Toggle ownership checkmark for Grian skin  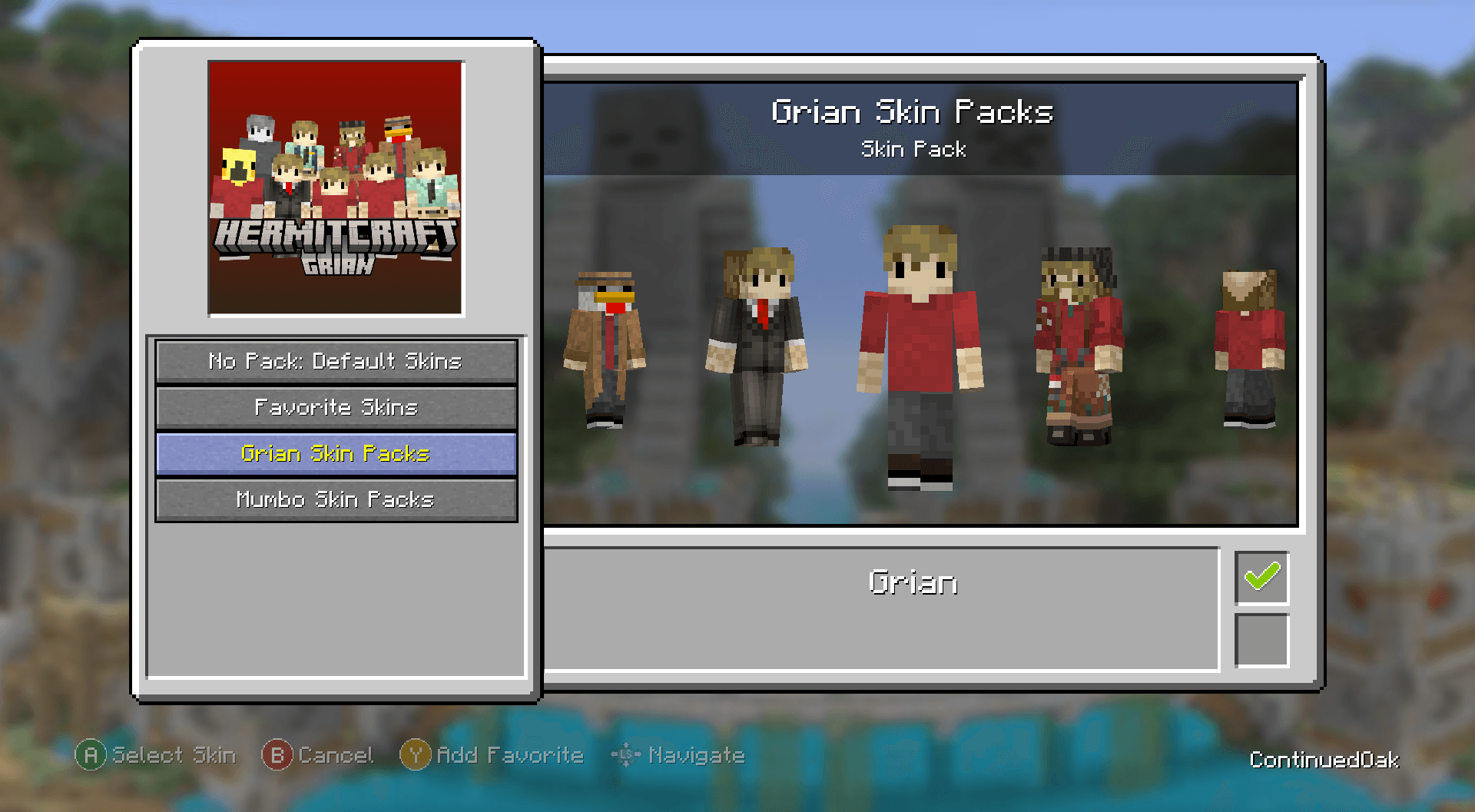point(1261,578)
